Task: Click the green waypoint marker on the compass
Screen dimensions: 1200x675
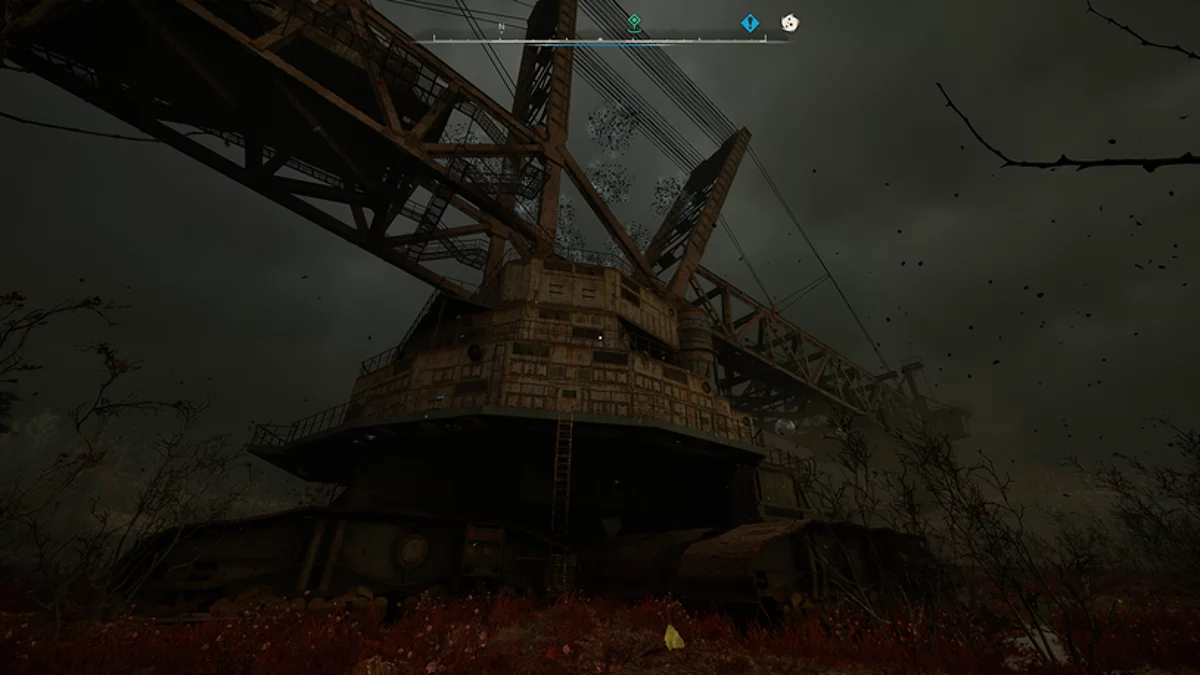Action: coord(634,22)
